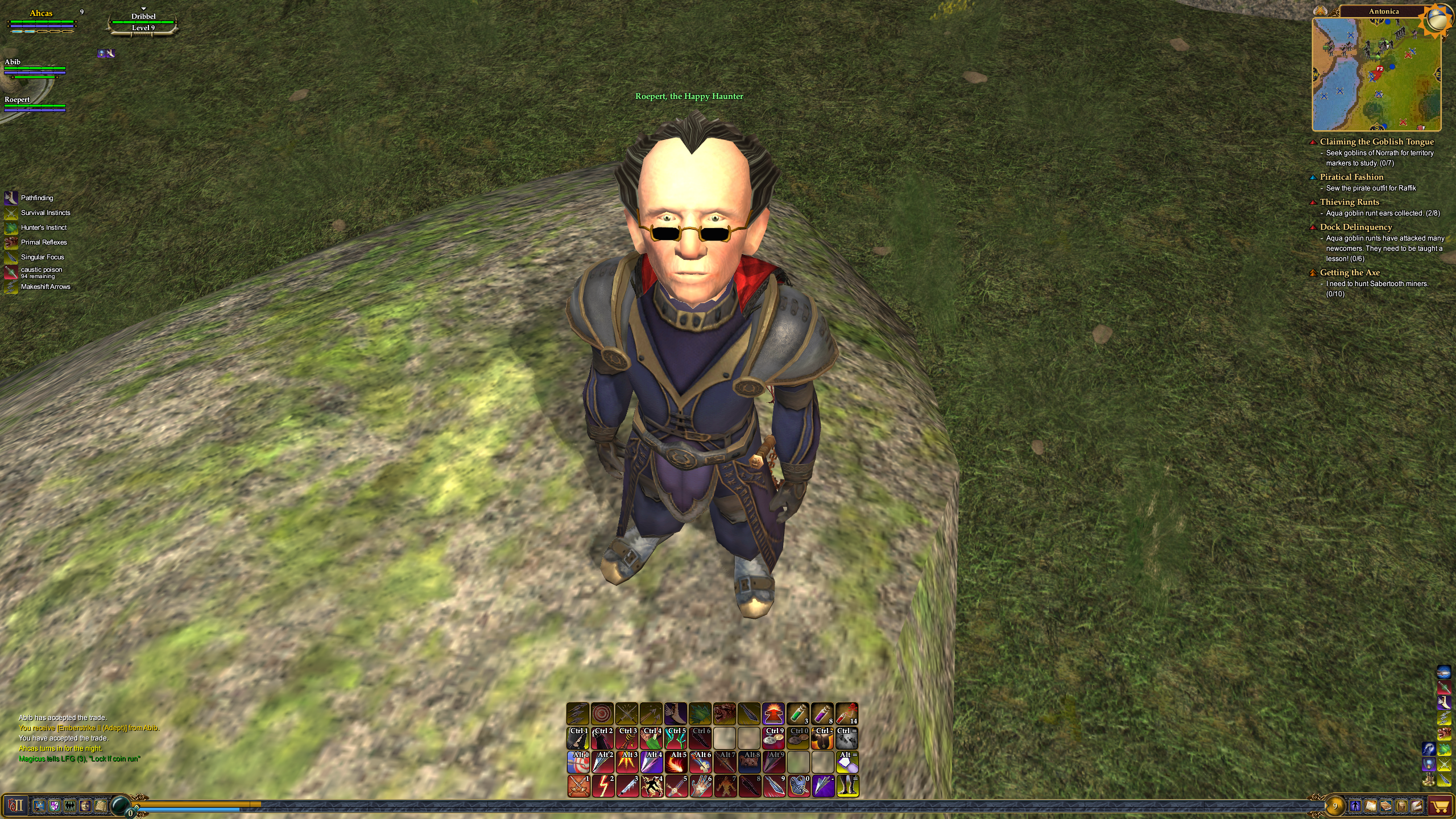Select group member Roepert's frame
This screenshot has height=819, width=1456.
(x=34, y=104)
